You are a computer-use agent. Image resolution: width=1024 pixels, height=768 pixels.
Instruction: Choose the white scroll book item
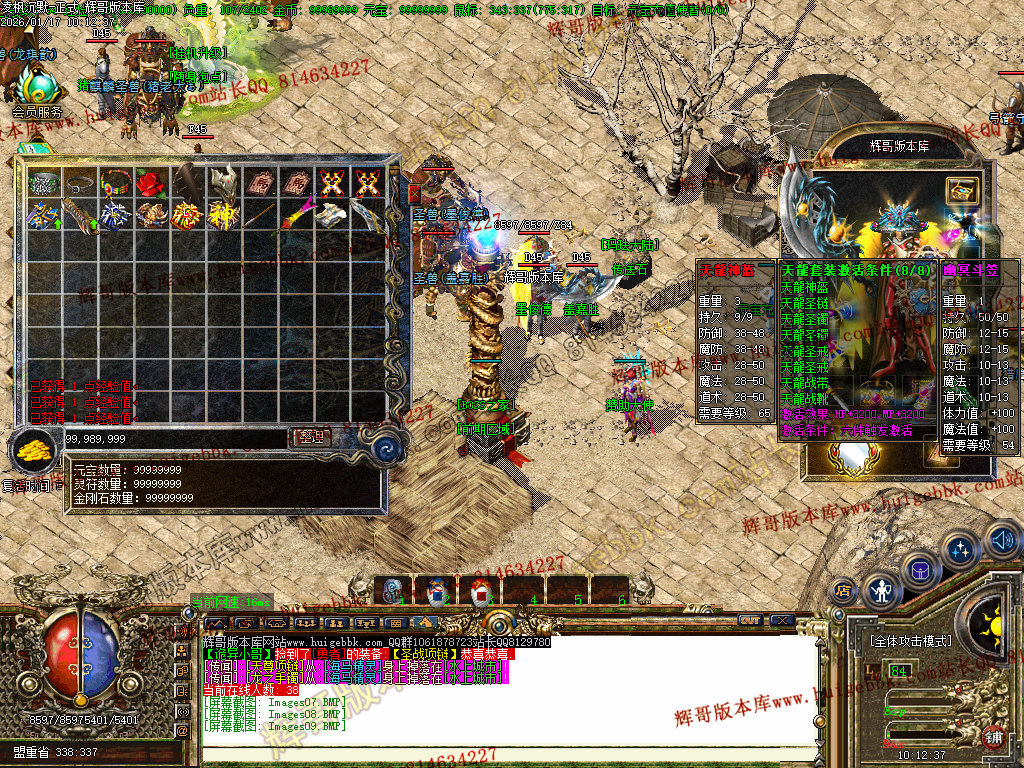click(x=329, y=216)
